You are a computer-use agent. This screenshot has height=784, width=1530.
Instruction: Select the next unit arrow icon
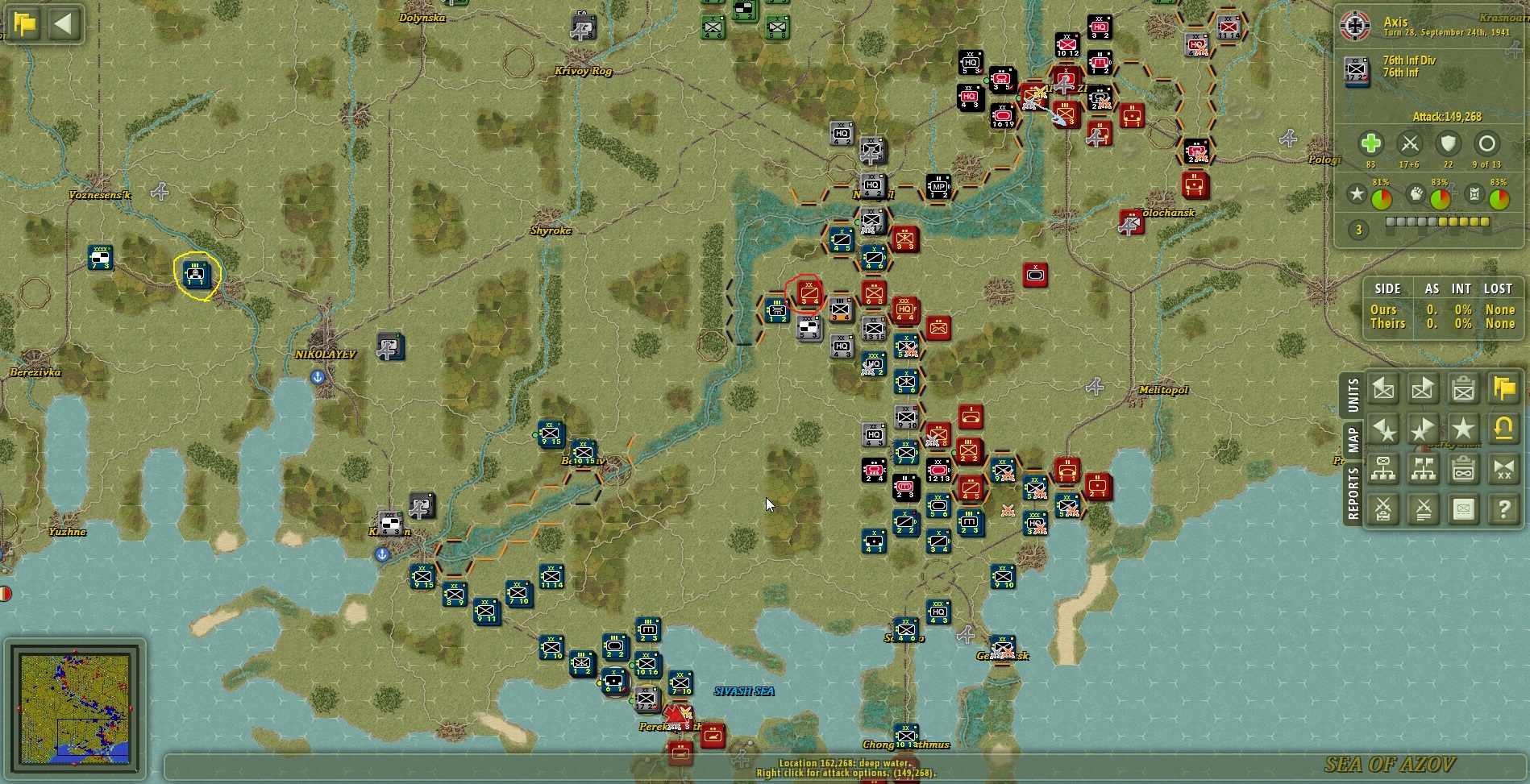point(1423,389)
